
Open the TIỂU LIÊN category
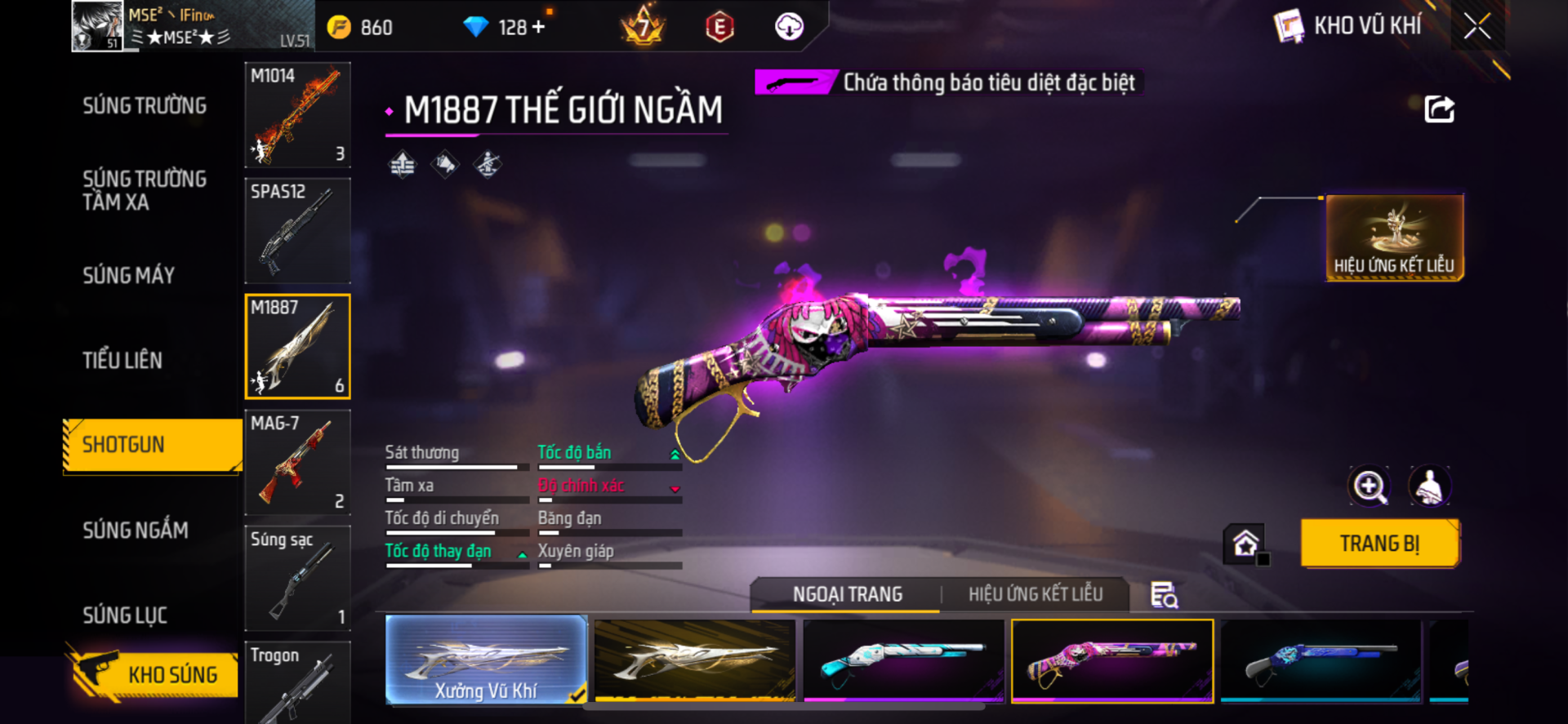122,361
